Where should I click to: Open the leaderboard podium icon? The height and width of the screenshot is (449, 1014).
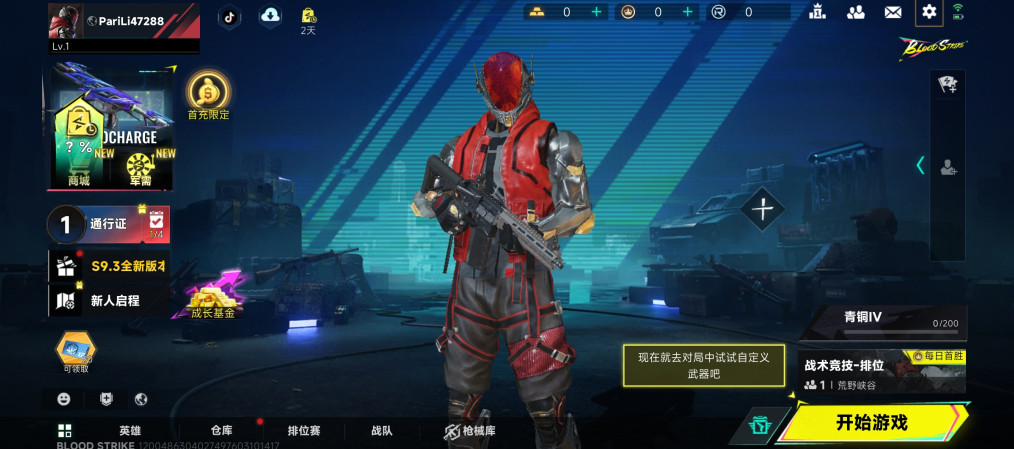point(819,12)
